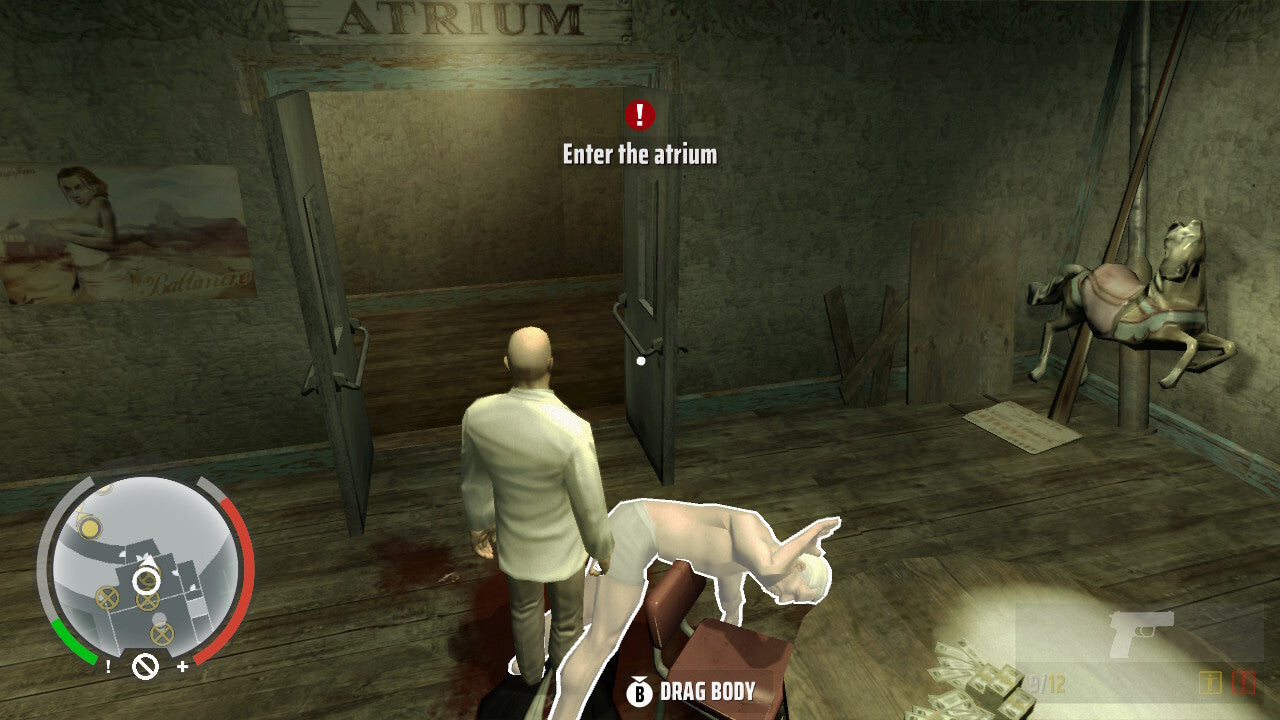Image resolution: width=1280 pixels, height=720 pixels.
Task: Click the exclamation symbol left of the minimap
Action: (x=108, y=668)
